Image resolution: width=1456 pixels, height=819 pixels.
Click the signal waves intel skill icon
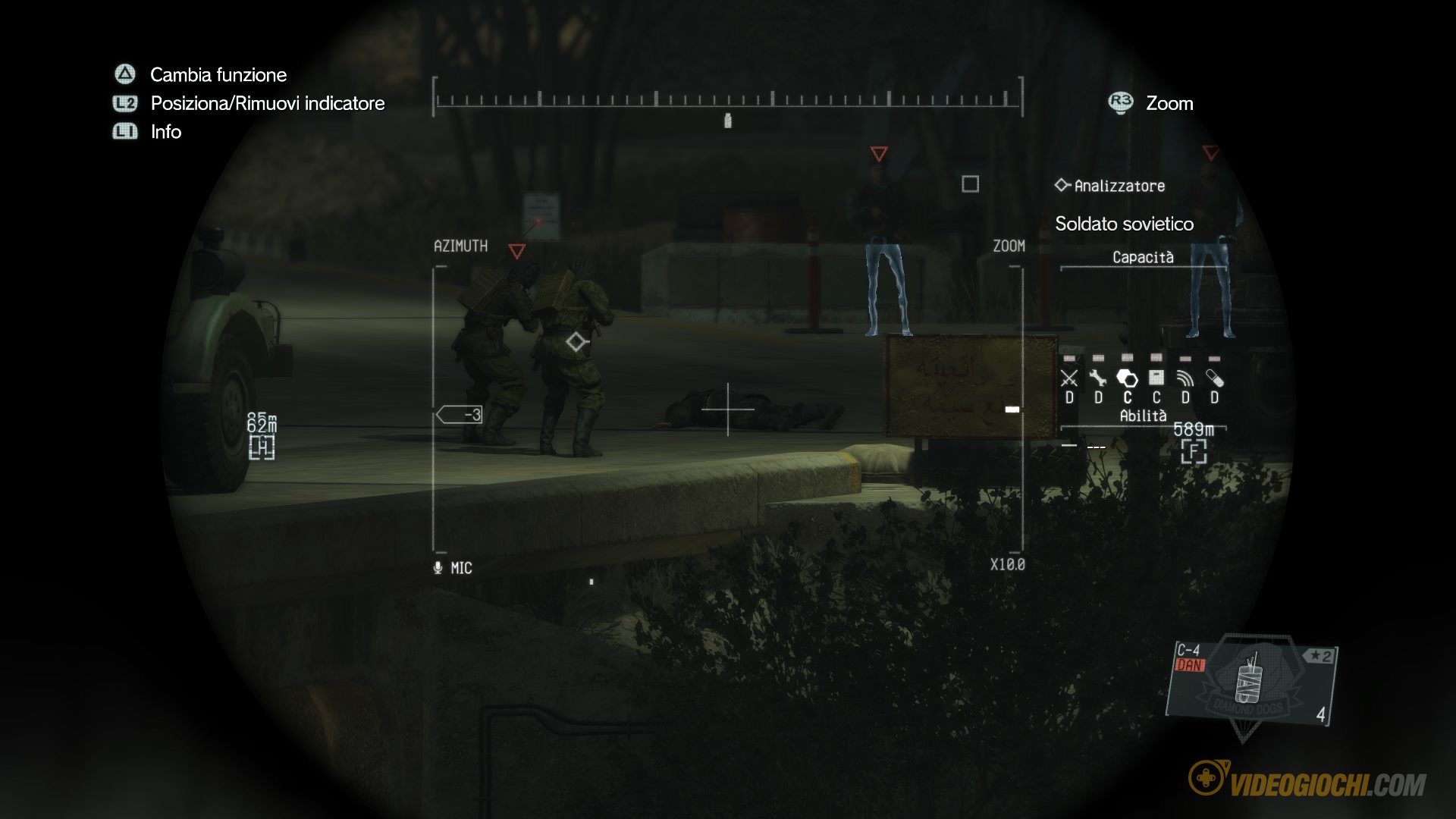1185,378
